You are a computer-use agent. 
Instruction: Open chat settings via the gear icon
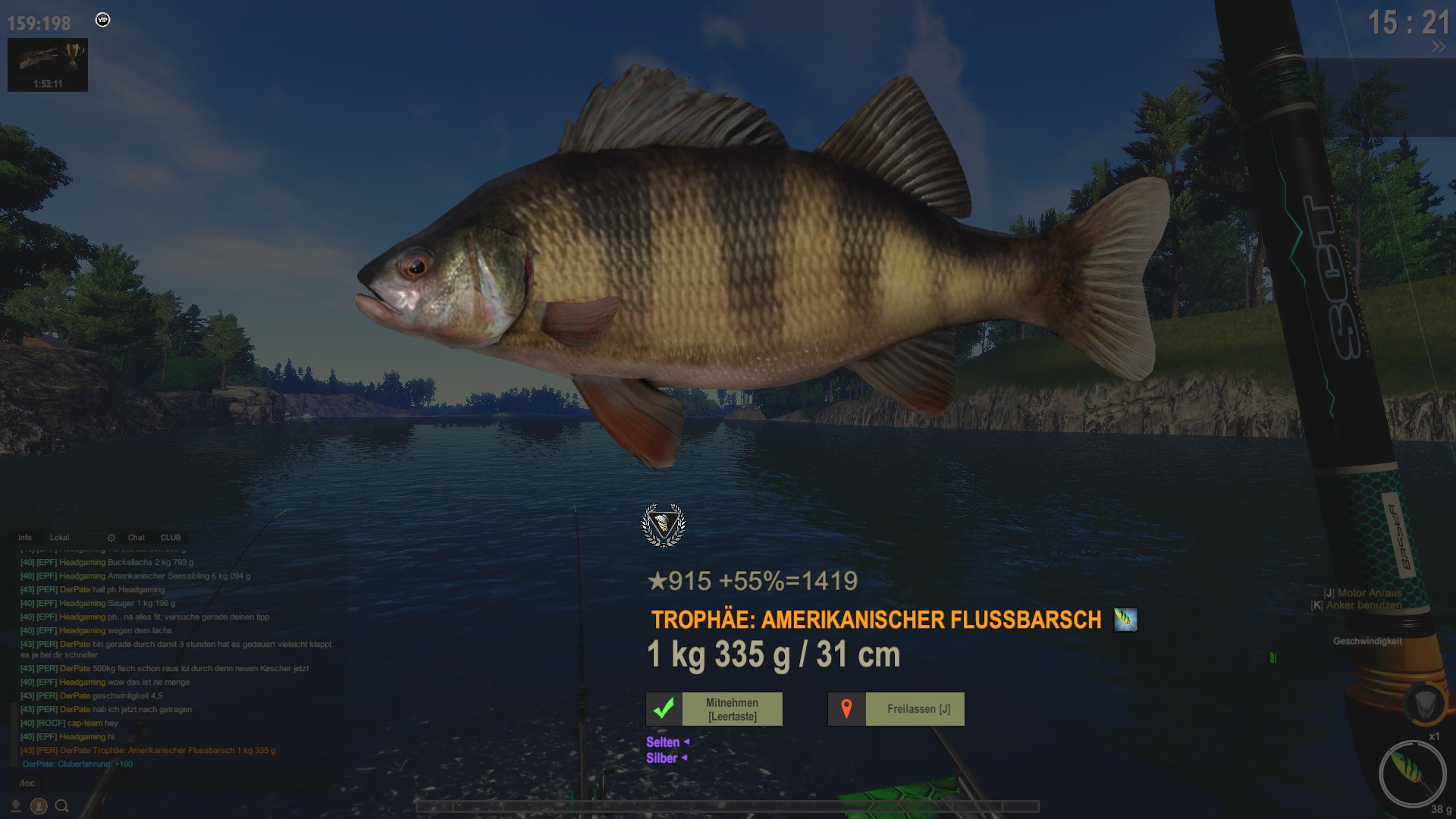pos(111,538)
